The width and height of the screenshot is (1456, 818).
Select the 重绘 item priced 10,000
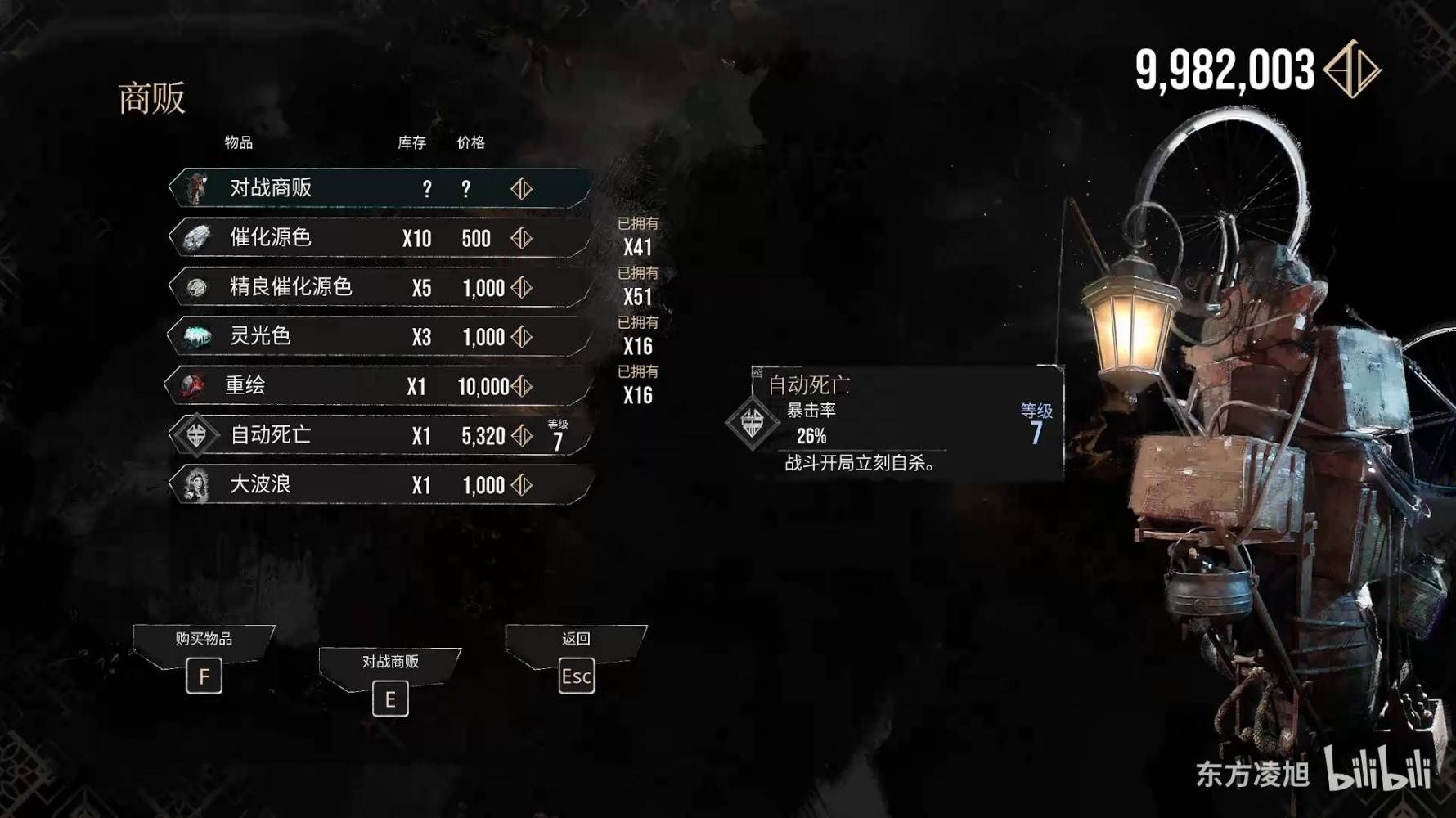pos(380,386)
